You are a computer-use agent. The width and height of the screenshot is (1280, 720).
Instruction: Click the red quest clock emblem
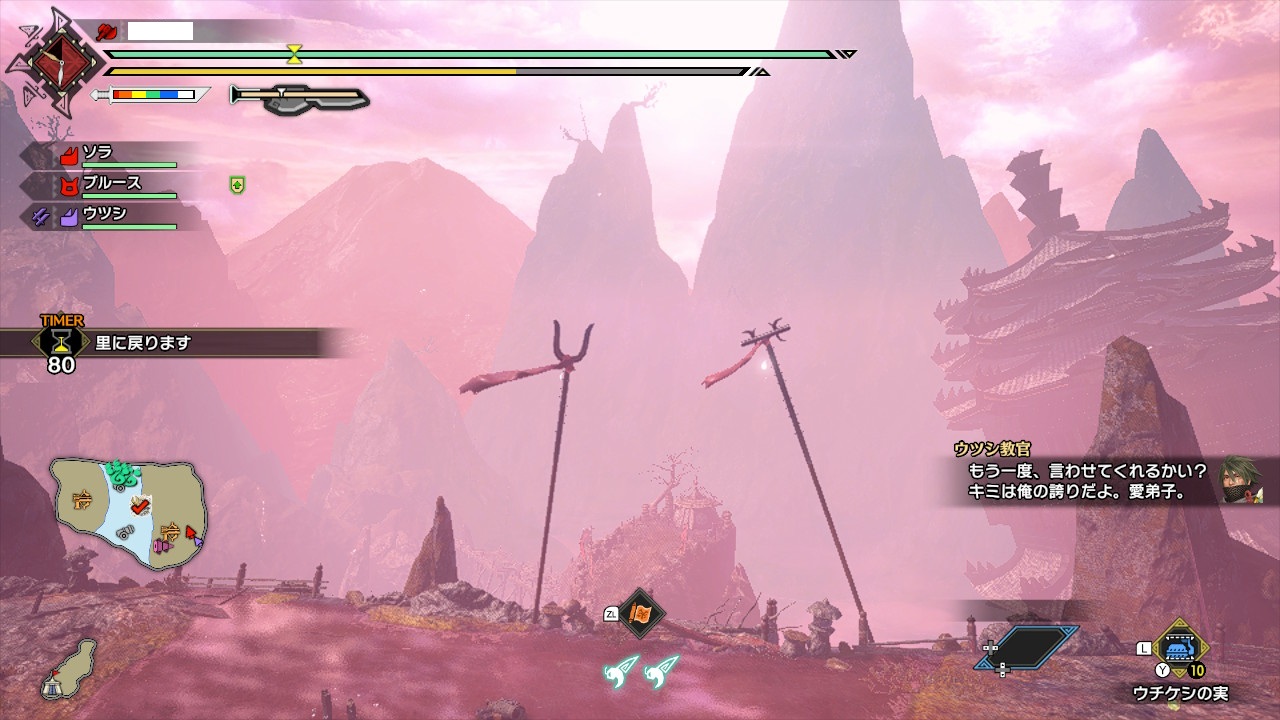tap(56, 63)
